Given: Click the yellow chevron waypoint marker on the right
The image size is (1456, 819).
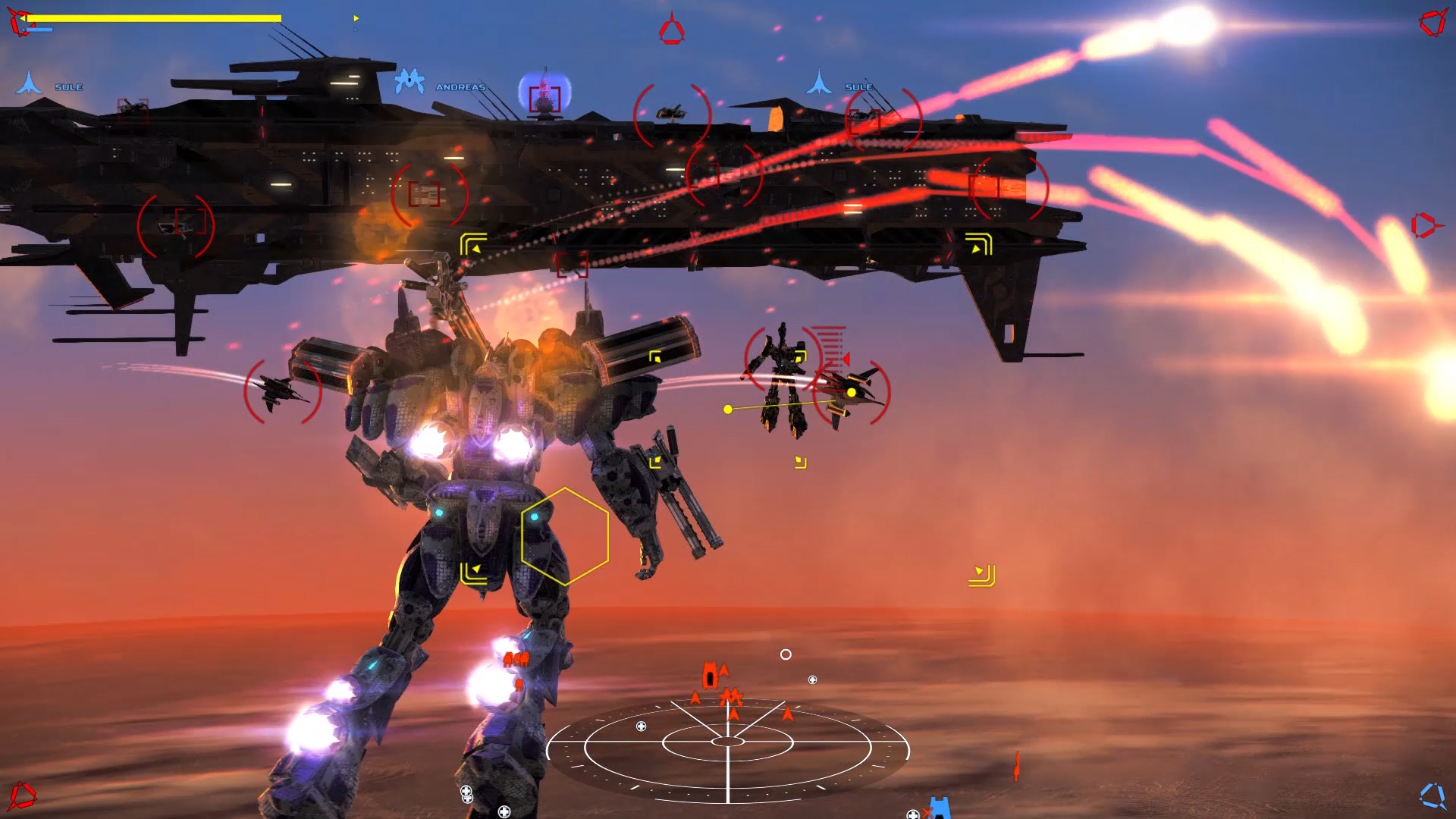Looking at the screenshot, I should [982, 575].
